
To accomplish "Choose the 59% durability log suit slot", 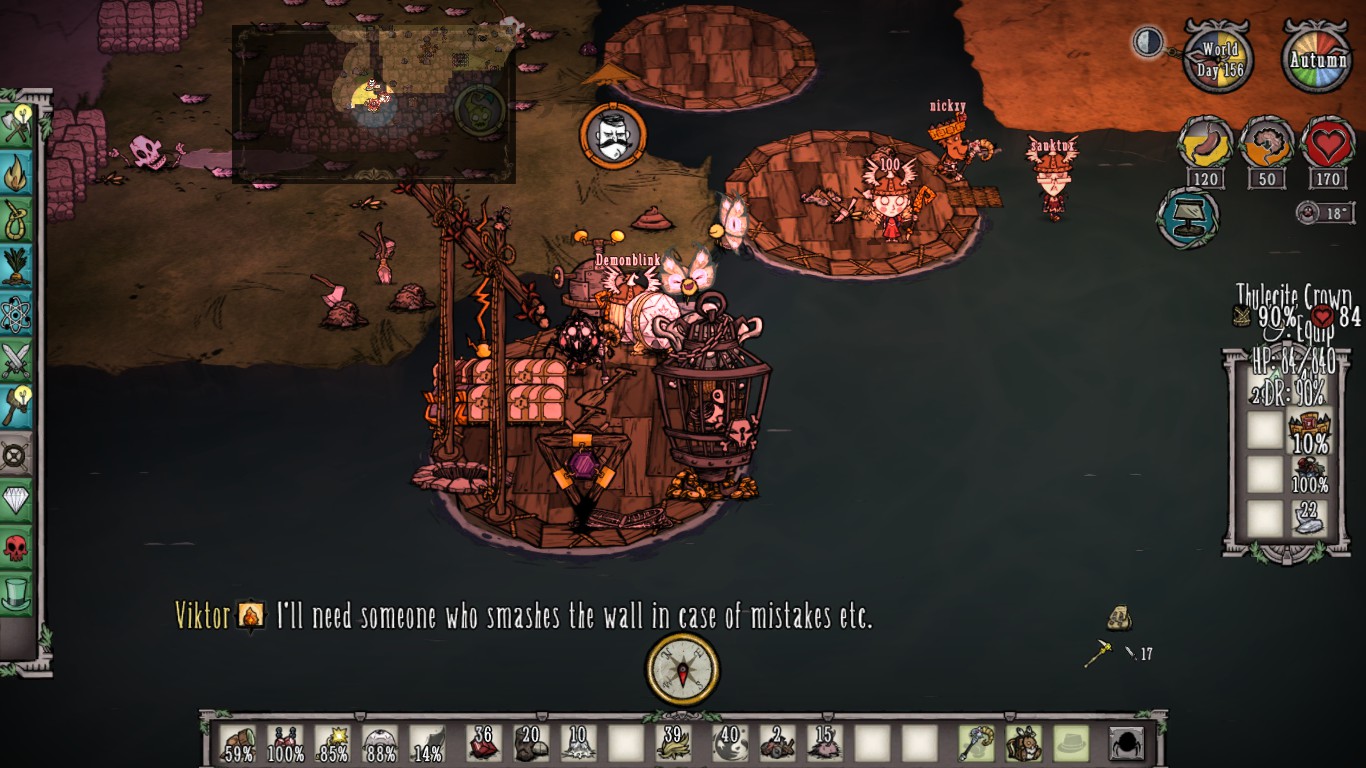I will [x=238, y=744].
